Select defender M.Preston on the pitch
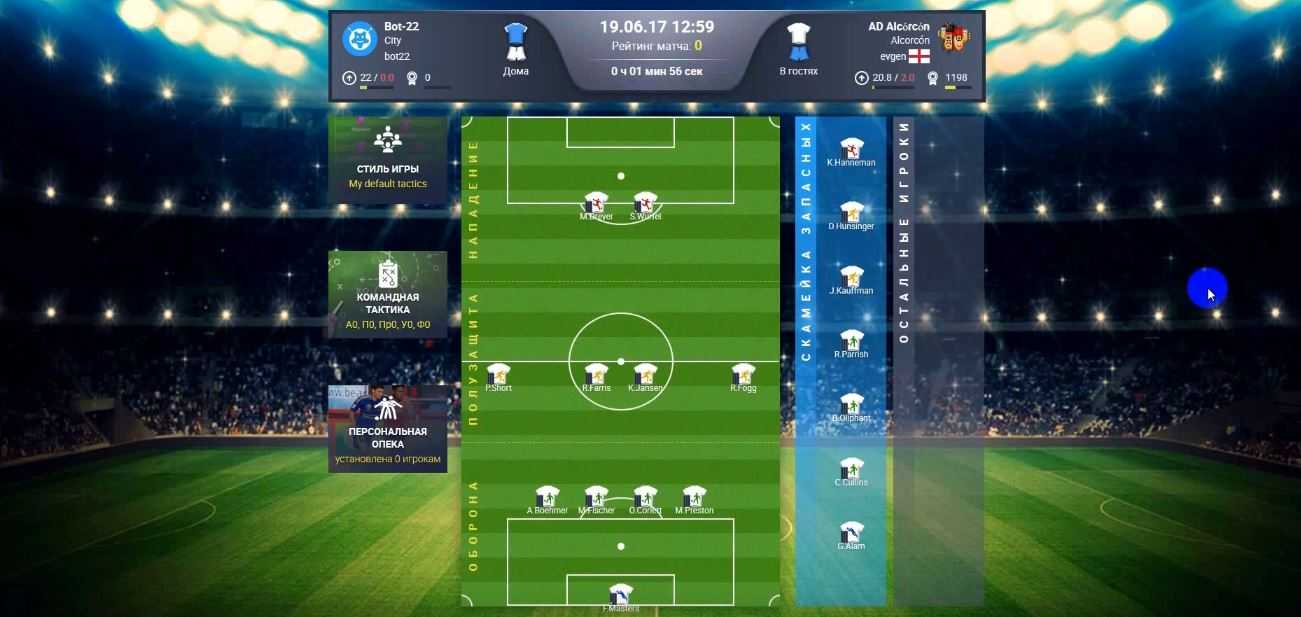Screen dimensions: 1301x617 click(694, 498)
